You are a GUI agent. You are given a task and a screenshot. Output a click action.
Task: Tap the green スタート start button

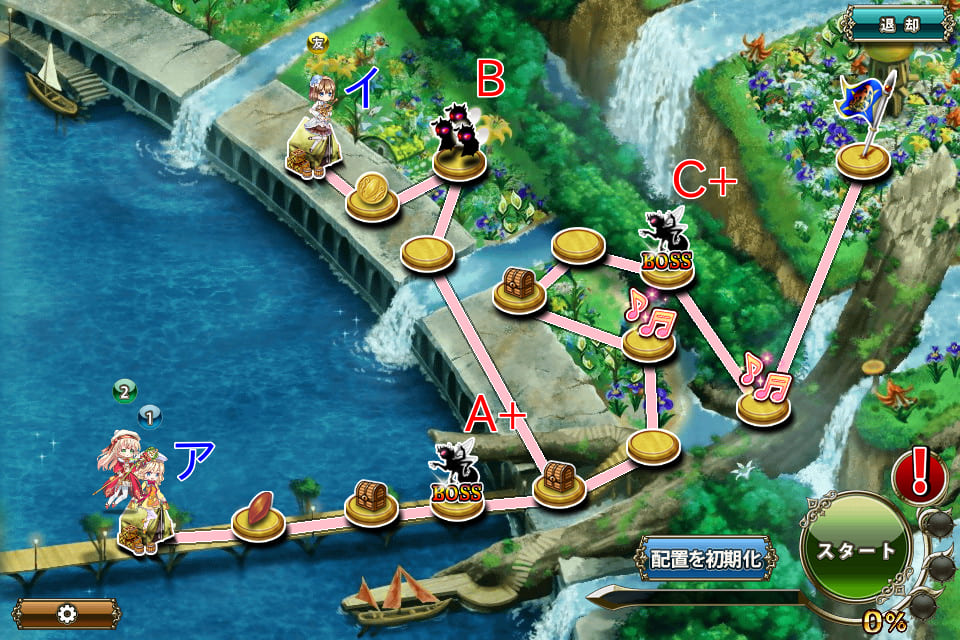[855, 549]
